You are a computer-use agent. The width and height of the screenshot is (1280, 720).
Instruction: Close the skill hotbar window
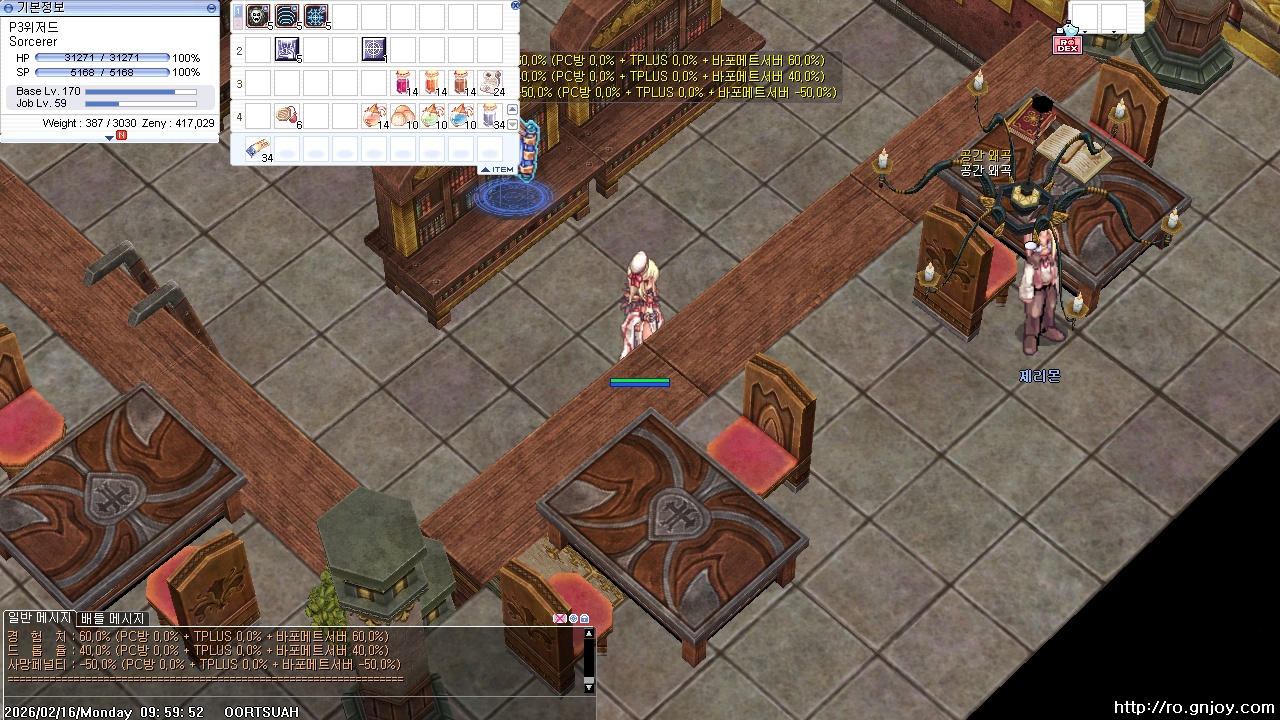[515, 5]
